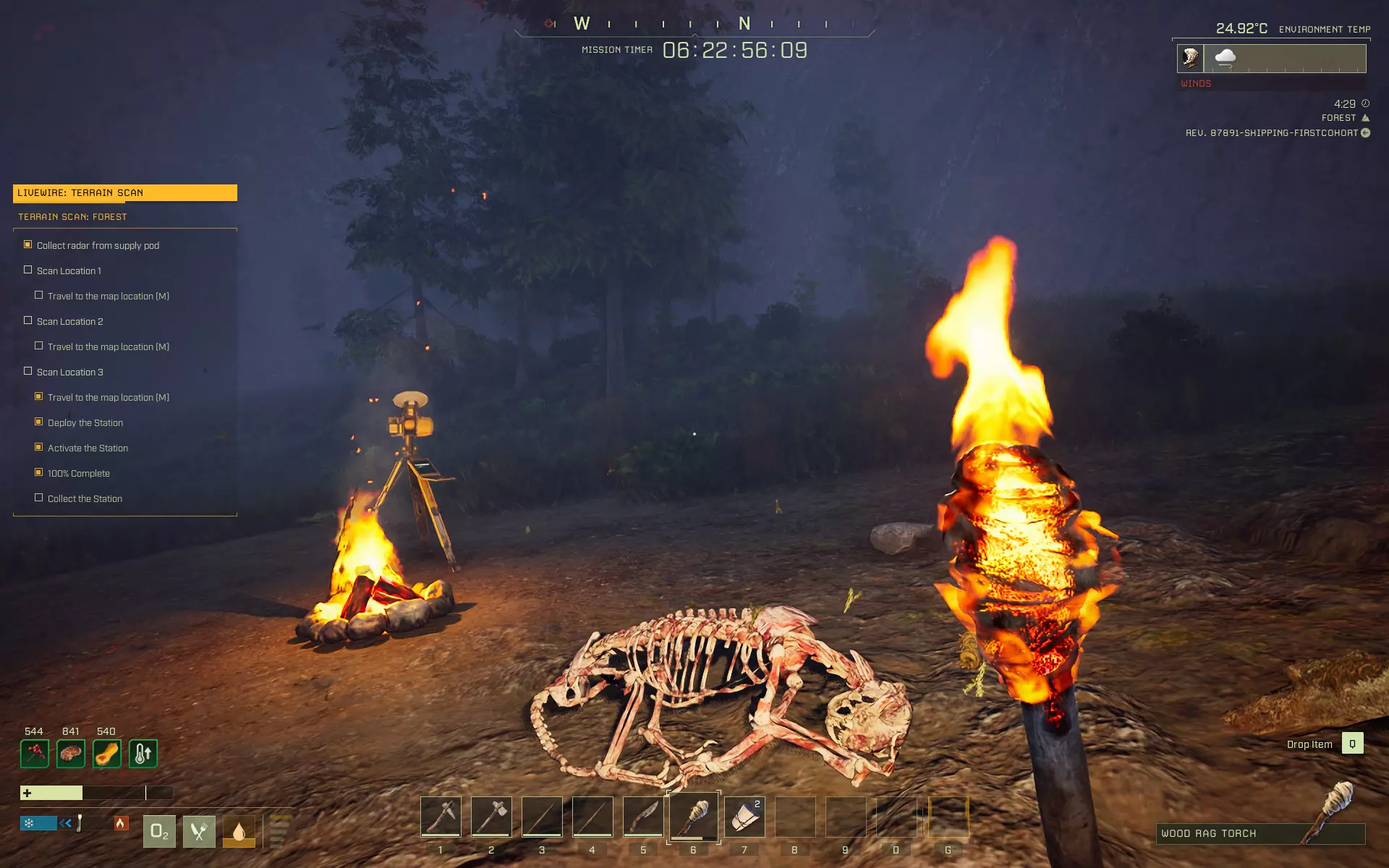The width and height of the screenshot is (1389, 868).
Task: Click the knife and fork hunger icon
Action: pos(199,832)
